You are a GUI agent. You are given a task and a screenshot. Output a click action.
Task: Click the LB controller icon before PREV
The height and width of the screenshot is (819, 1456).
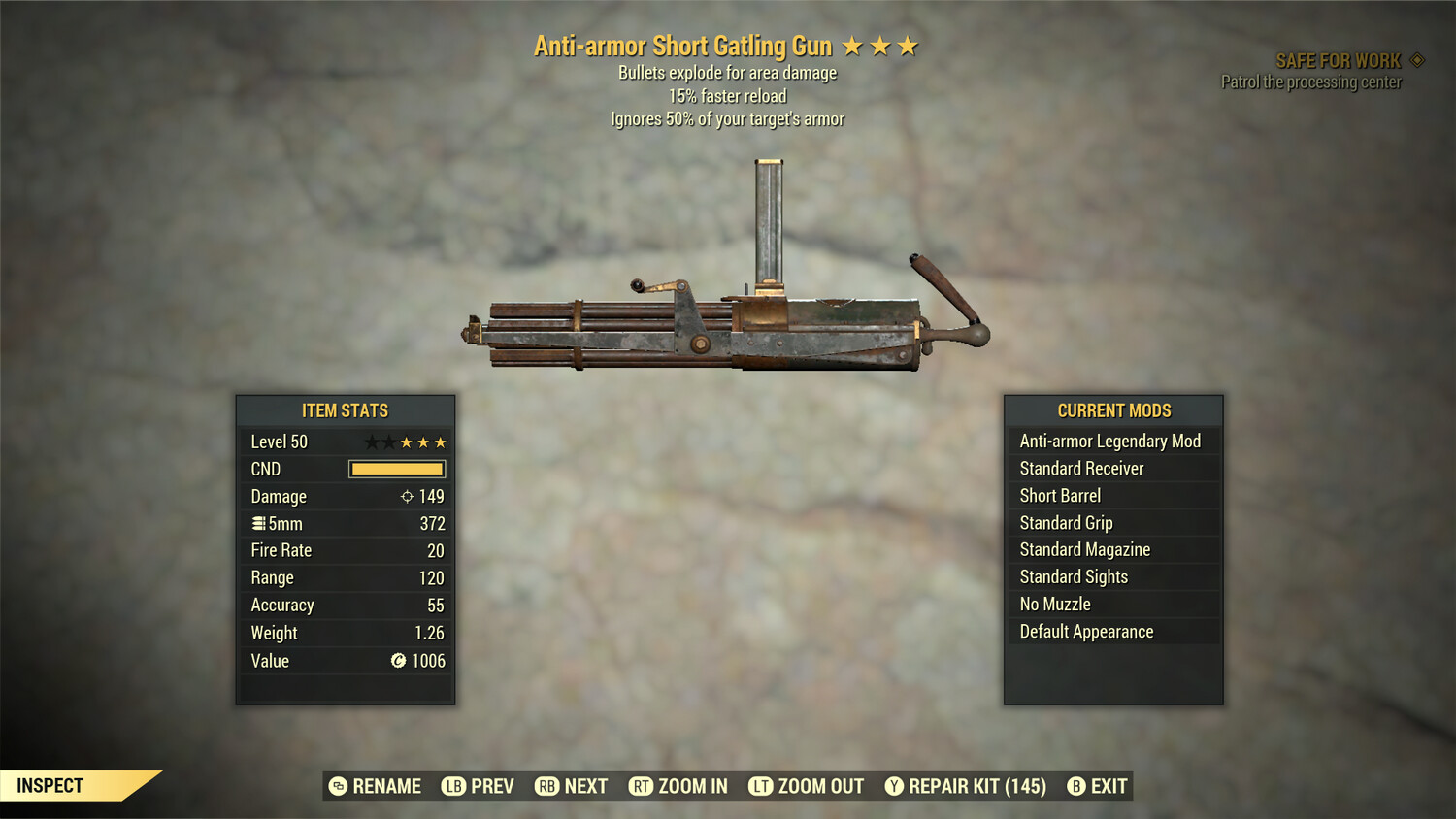click(x=452, y=786)
